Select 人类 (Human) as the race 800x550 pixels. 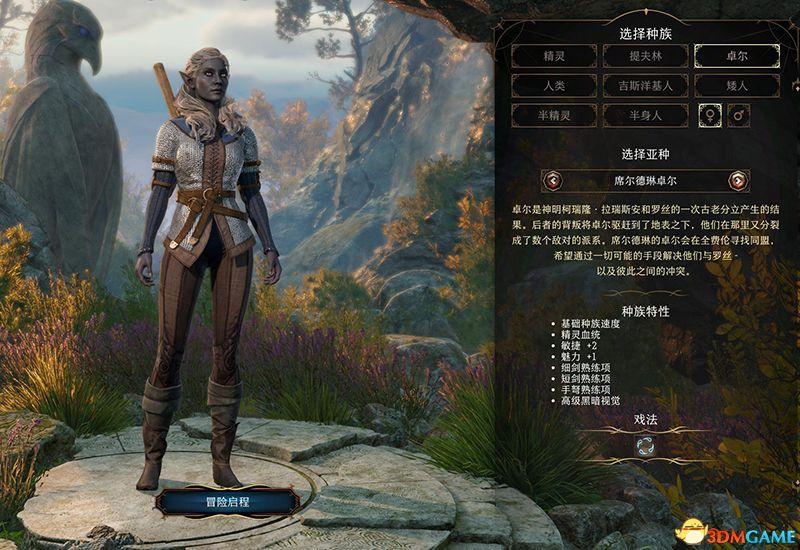click(555, 86)
